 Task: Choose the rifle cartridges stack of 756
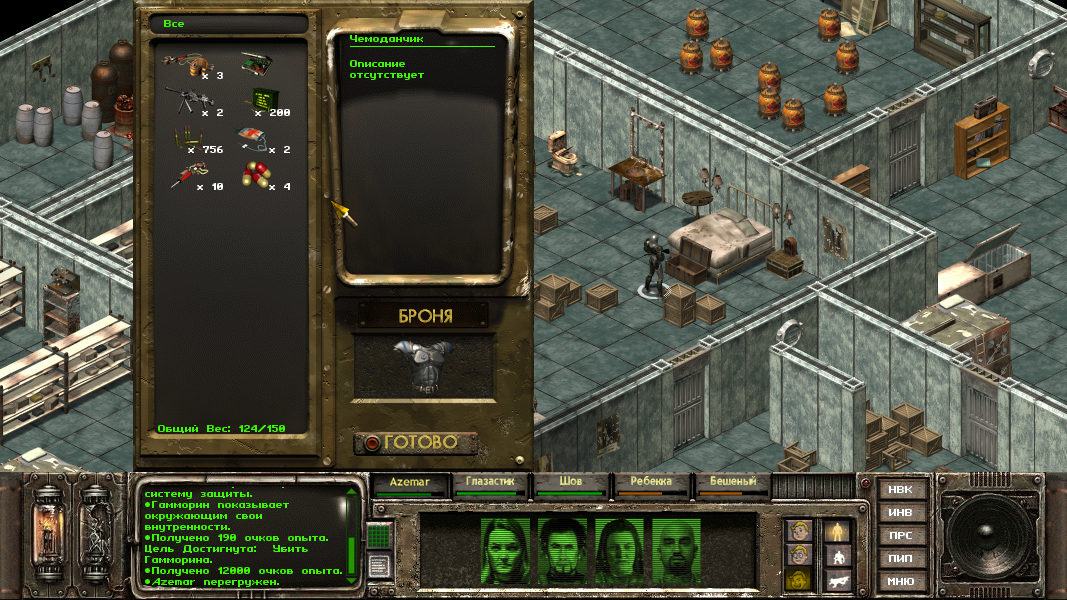click(185, 138)
